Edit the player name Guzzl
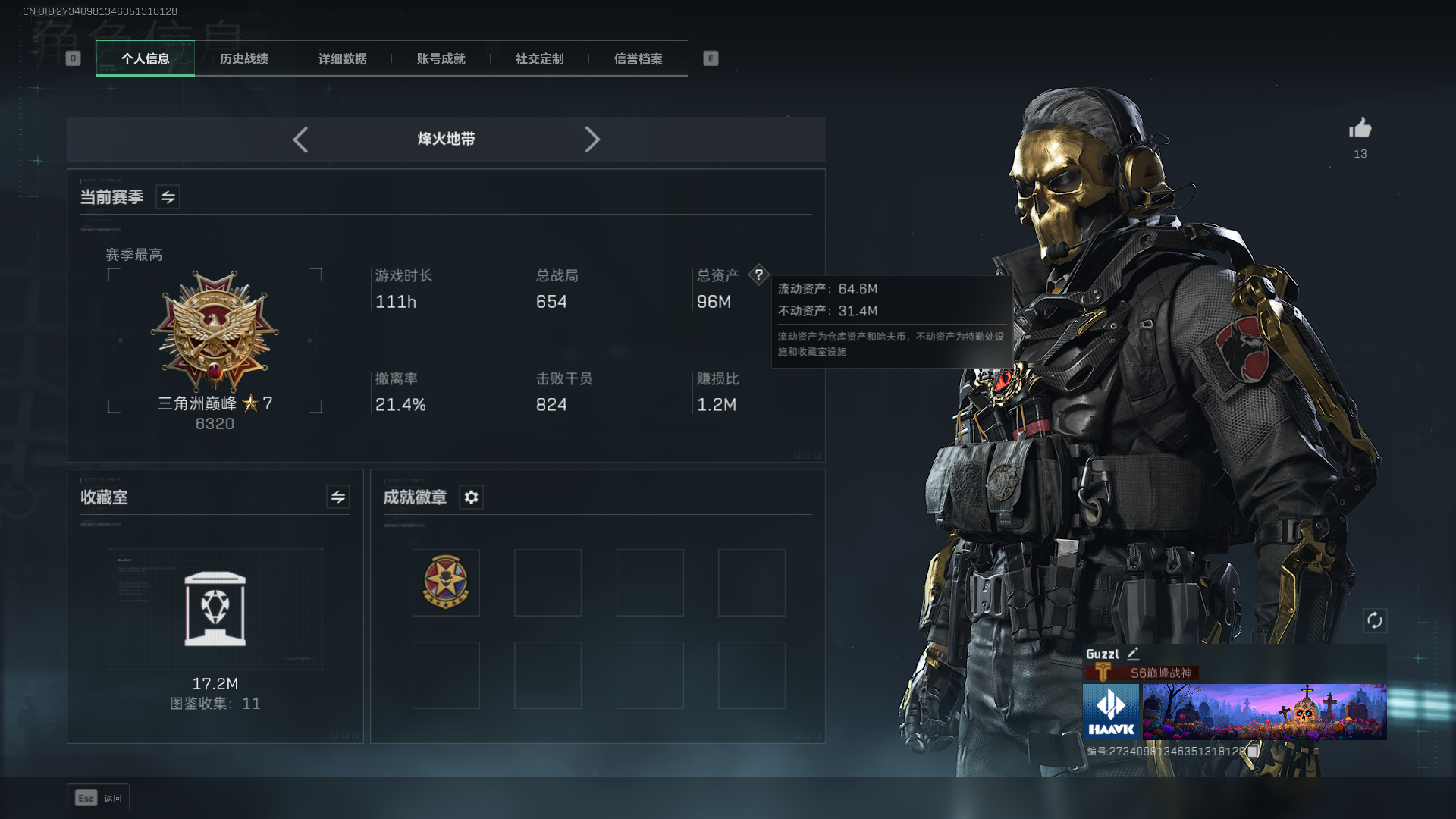This screenshot has height=819, width=1456. click(1133, 654)
